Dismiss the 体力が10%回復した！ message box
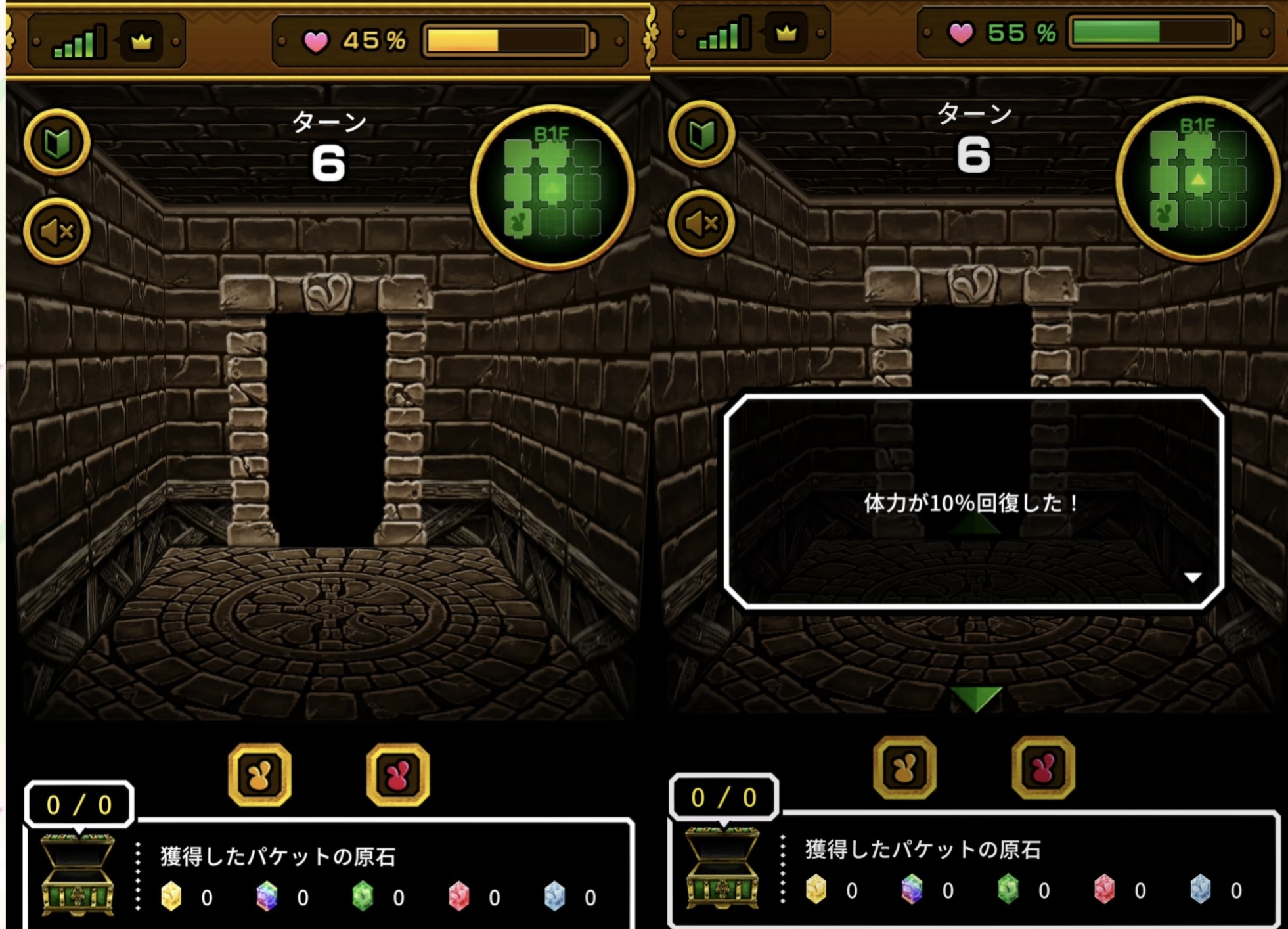The height and width of the screenshot is (929, 1288). point(973,502)
